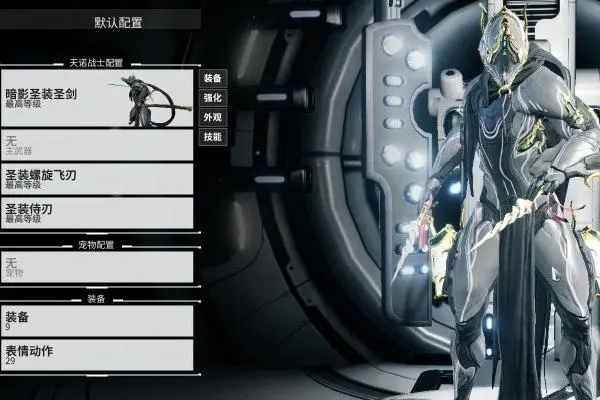Screen dimensions: 600x400
Task: Select the empty 主武器 slot
Action: pos(97,146)
